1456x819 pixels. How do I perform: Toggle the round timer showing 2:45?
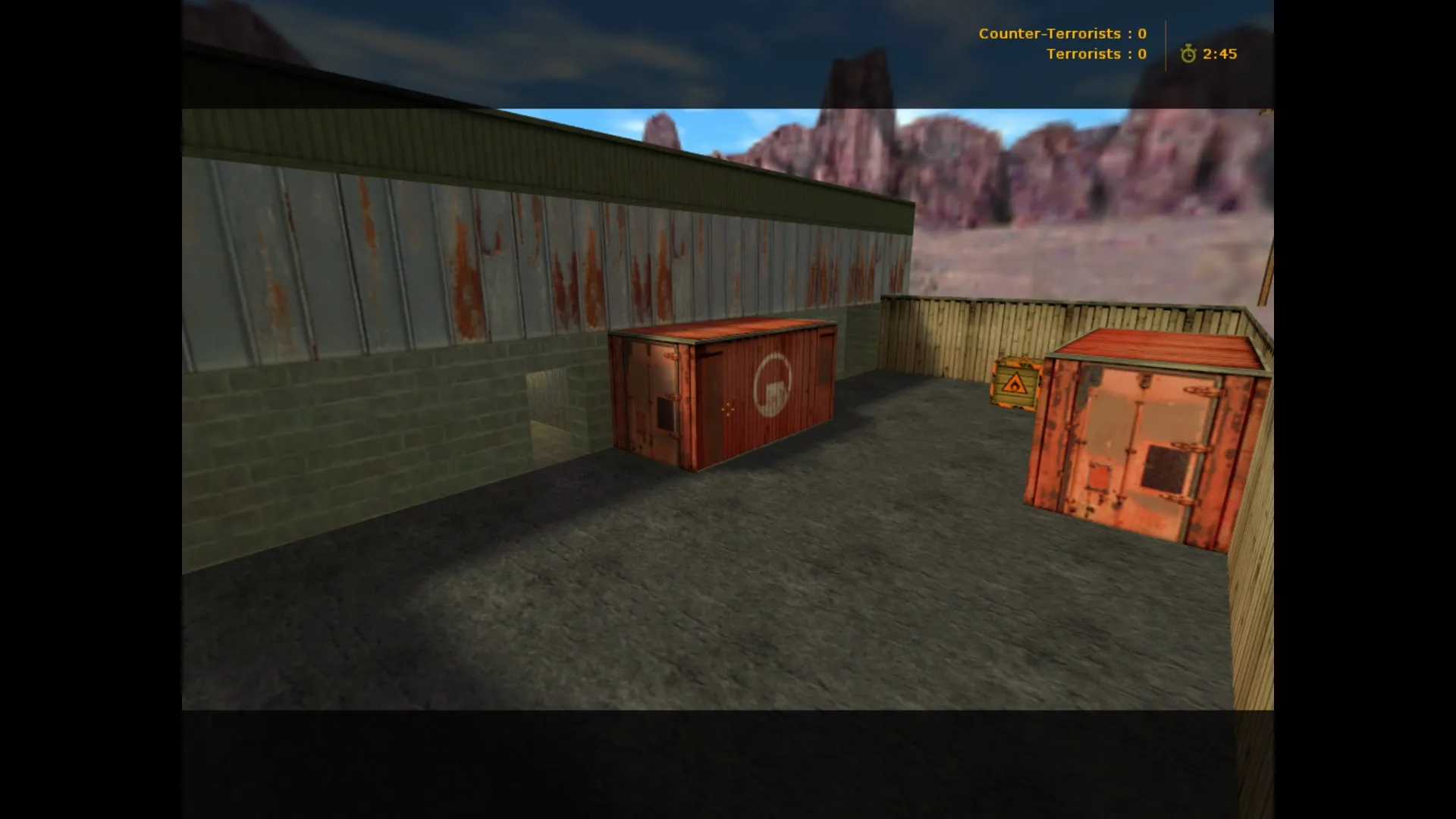[1217, 54]
